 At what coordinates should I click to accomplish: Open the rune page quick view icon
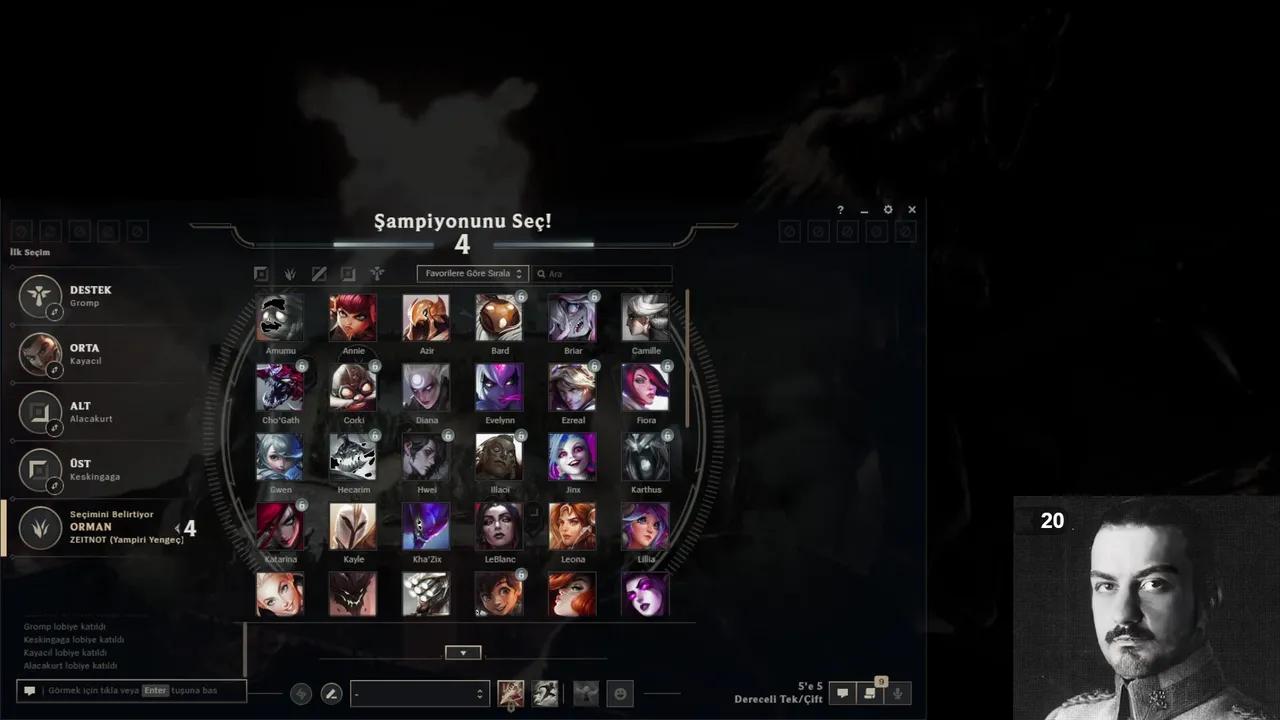[x=301, y=693]
